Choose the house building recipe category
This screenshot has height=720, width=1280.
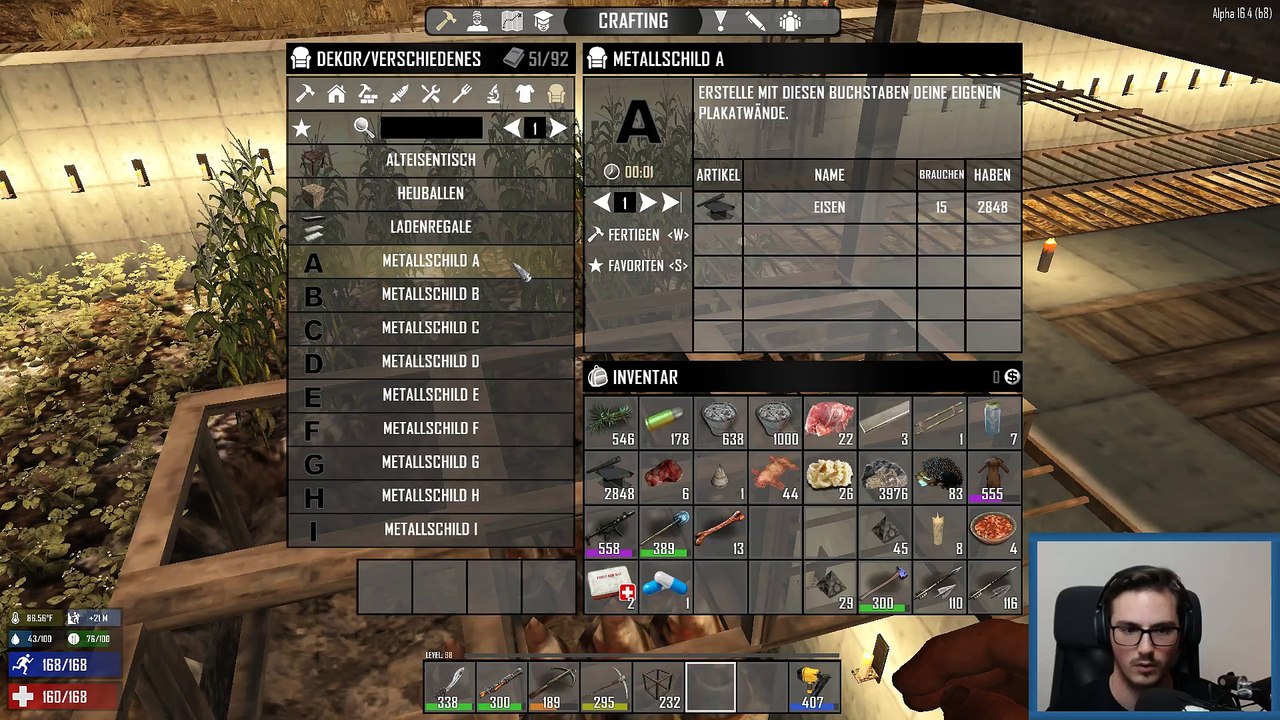(x=337, y=94)
